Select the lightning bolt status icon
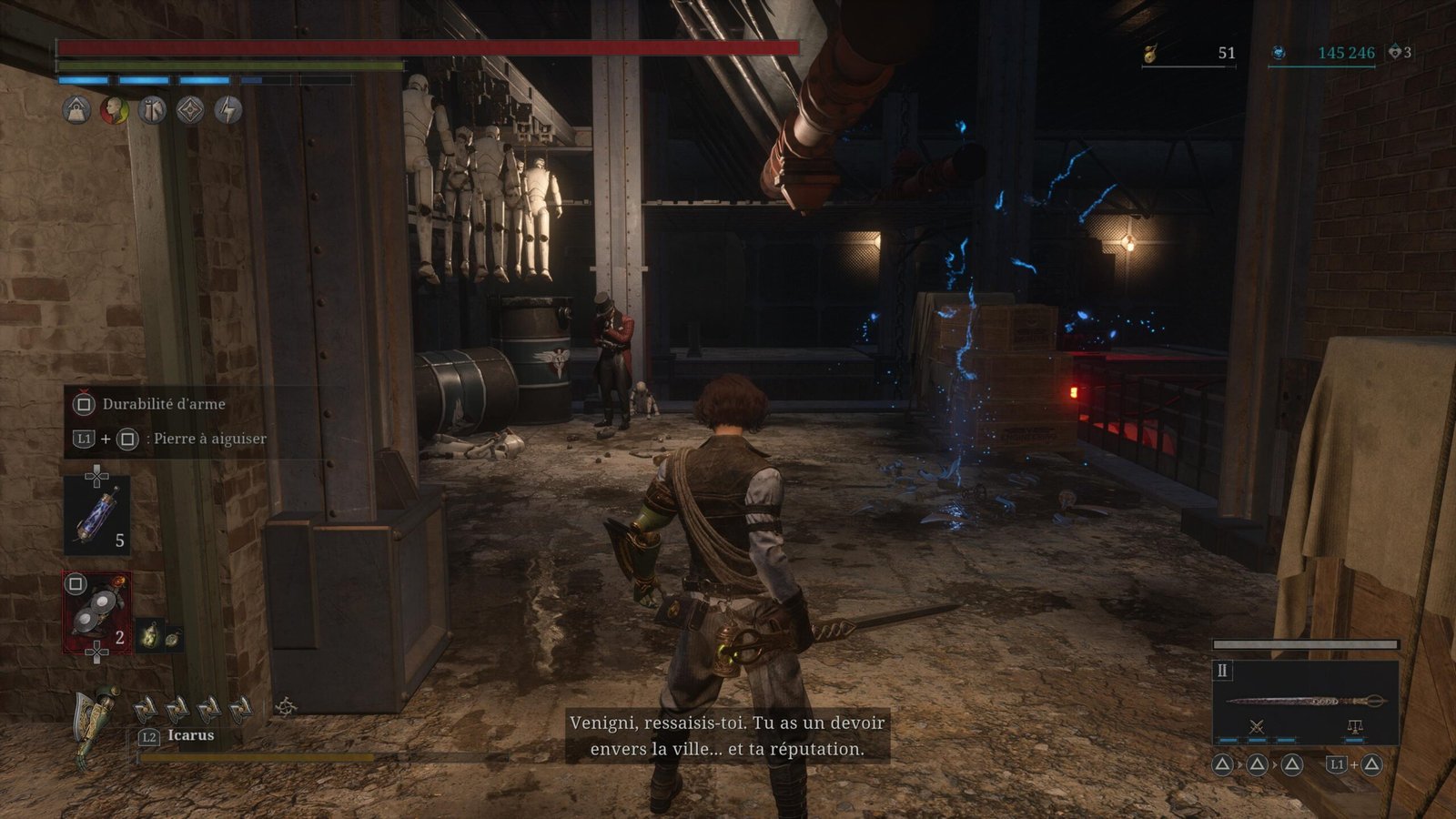Image resolution: width=1456 pixels, height=819 pixels. coord(228,110)
